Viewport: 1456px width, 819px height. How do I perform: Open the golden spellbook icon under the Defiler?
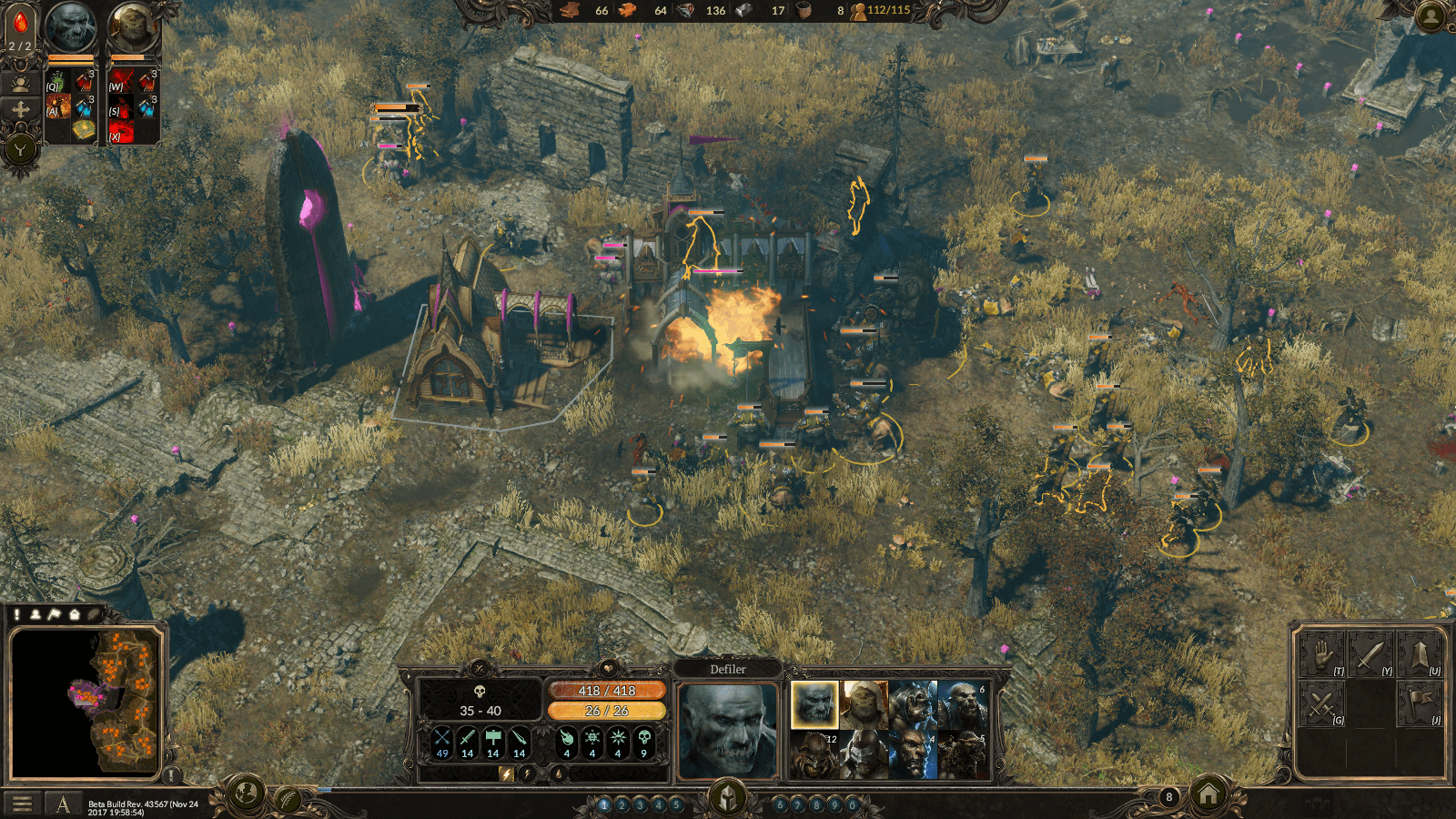(x=84, y=131)
